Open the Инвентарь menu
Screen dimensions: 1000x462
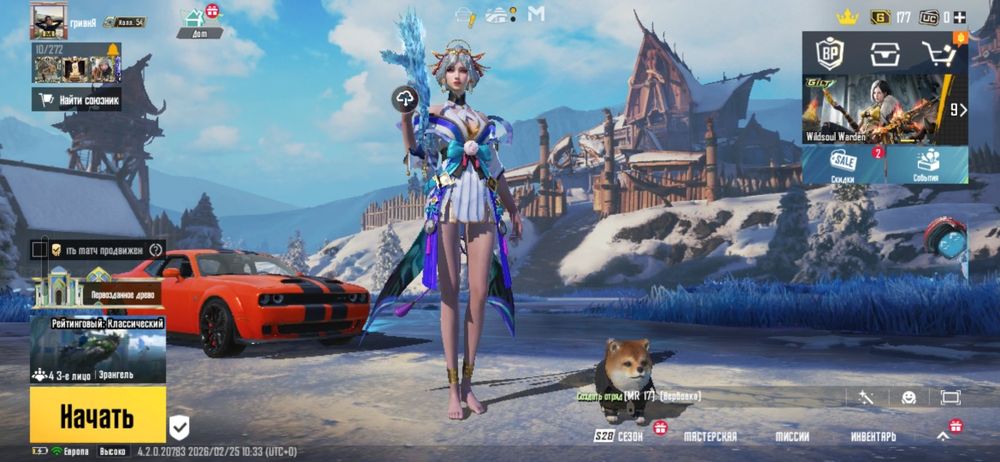click(873, 437)
